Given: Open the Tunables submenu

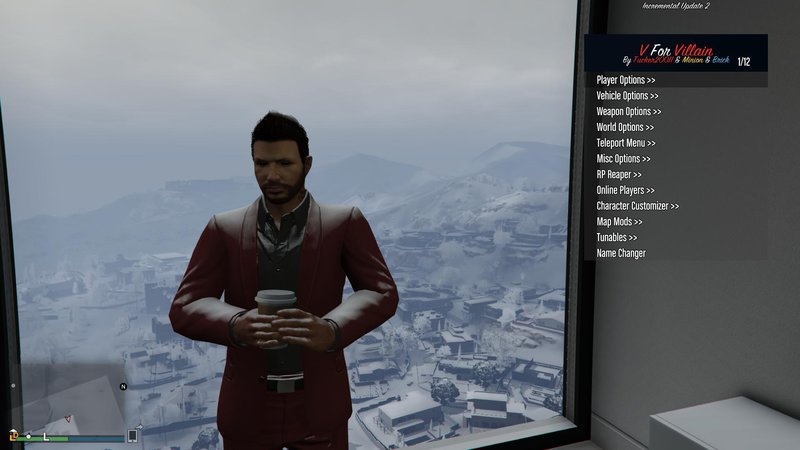Looking at the screenshot, I should [616, 238].
